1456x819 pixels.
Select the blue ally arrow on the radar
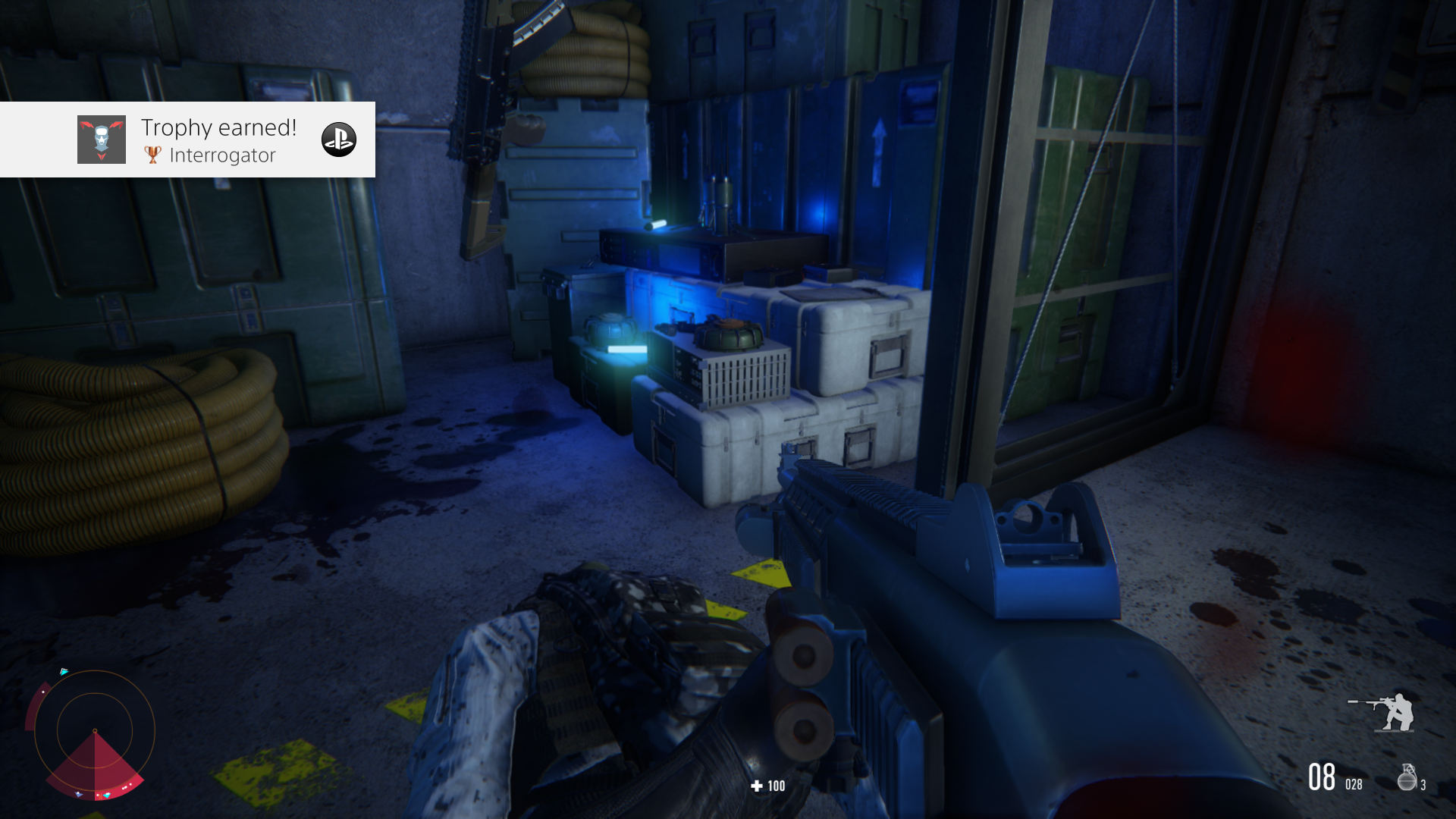[78, 794]
